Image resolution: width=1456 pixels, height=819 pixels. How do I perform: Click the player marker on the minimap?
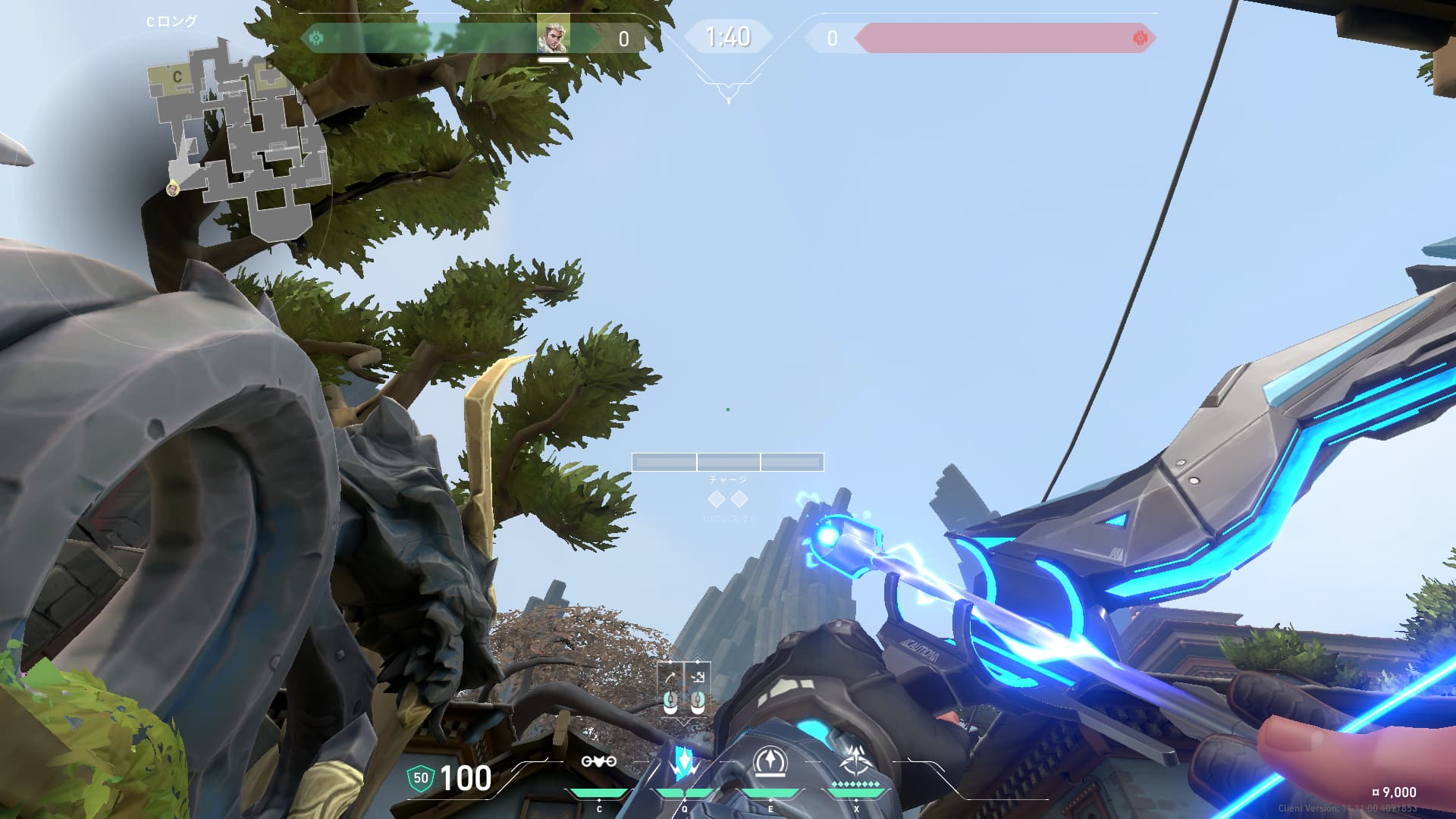coord(173,187)
